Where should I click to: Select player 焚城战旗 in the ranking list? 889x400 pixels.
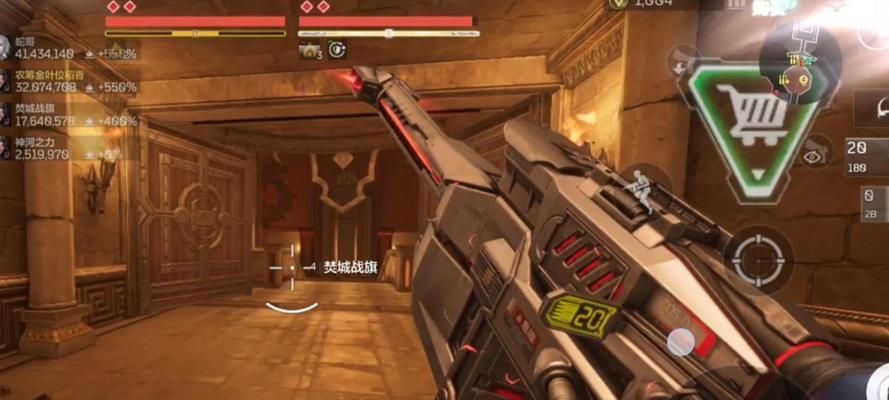45,113
